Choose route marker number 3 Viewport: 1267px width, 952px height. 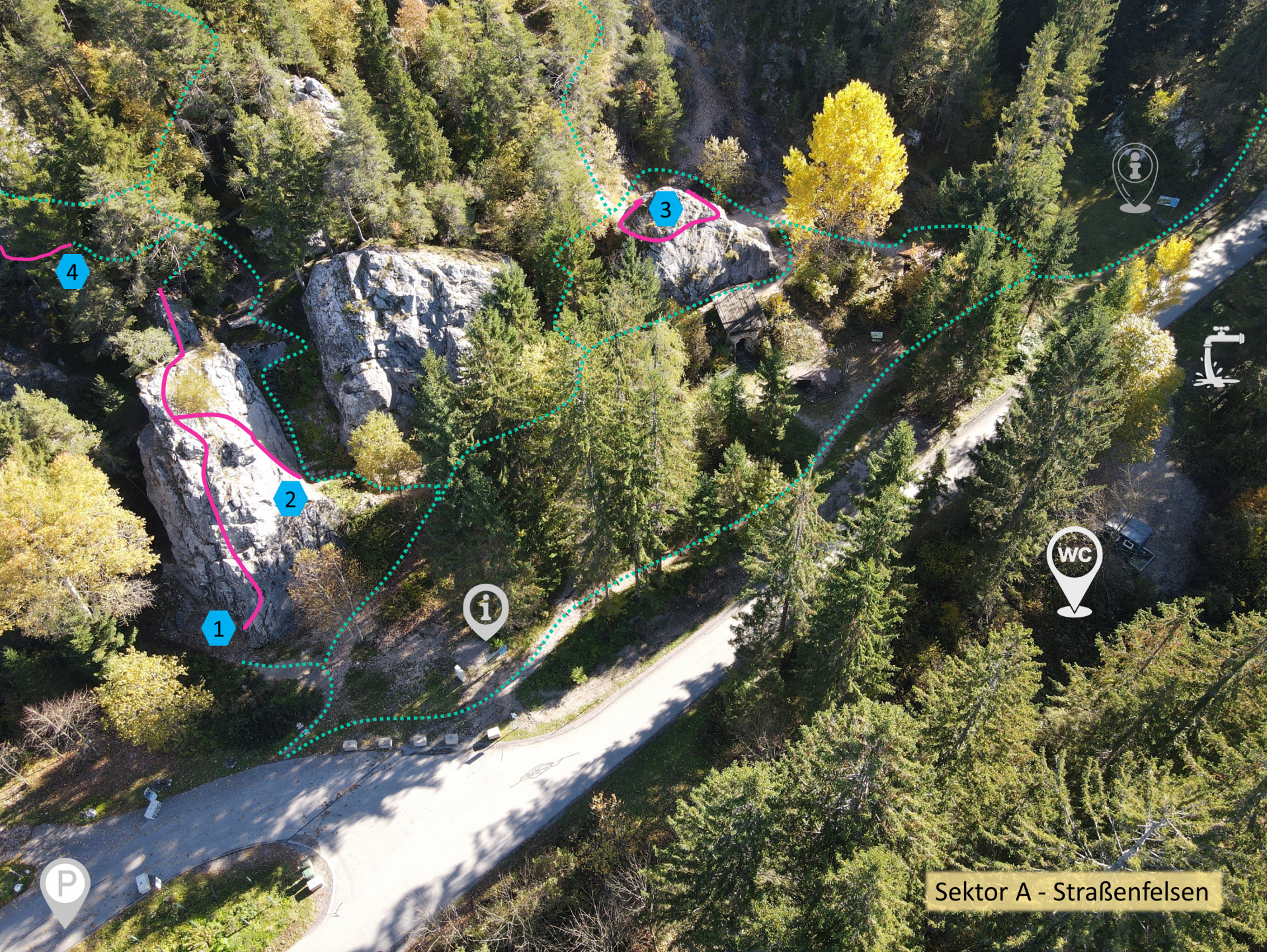coord(665,210)
